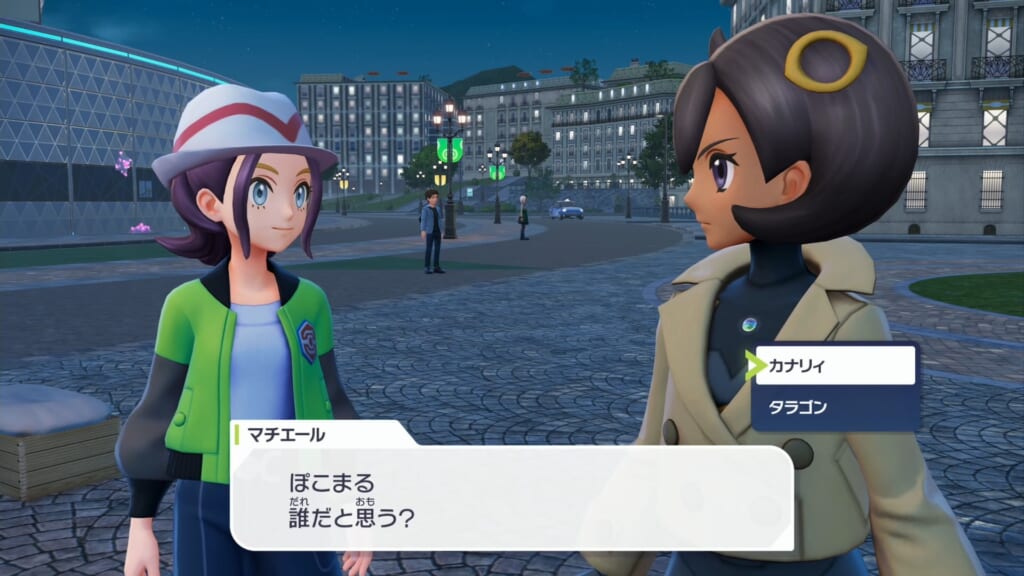
Task: Advance the マチエール dialogue text box
Action: tap(511, 497)
